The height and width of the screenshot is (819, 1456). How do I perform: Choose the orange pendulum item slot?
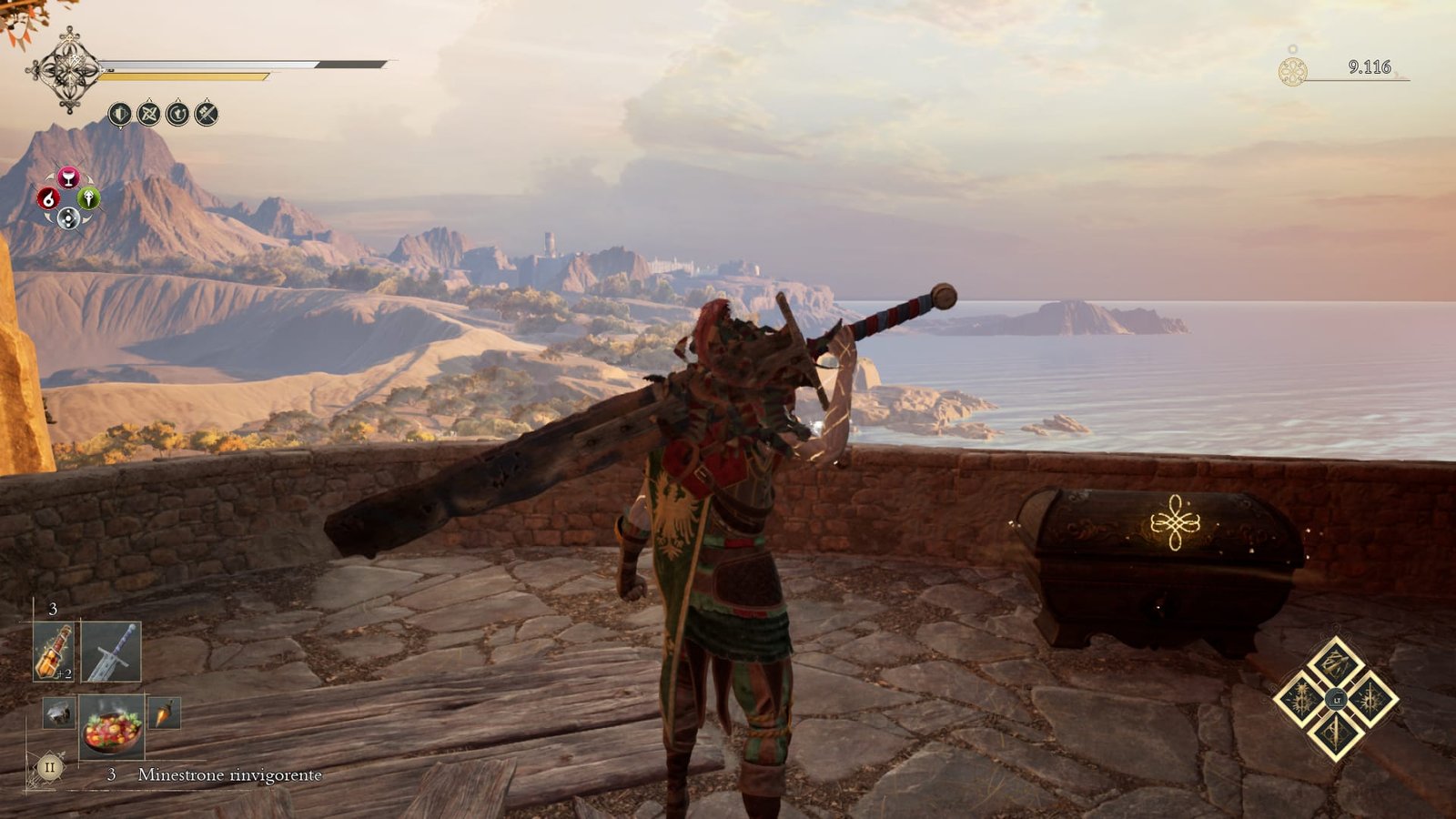coord(164,713)
